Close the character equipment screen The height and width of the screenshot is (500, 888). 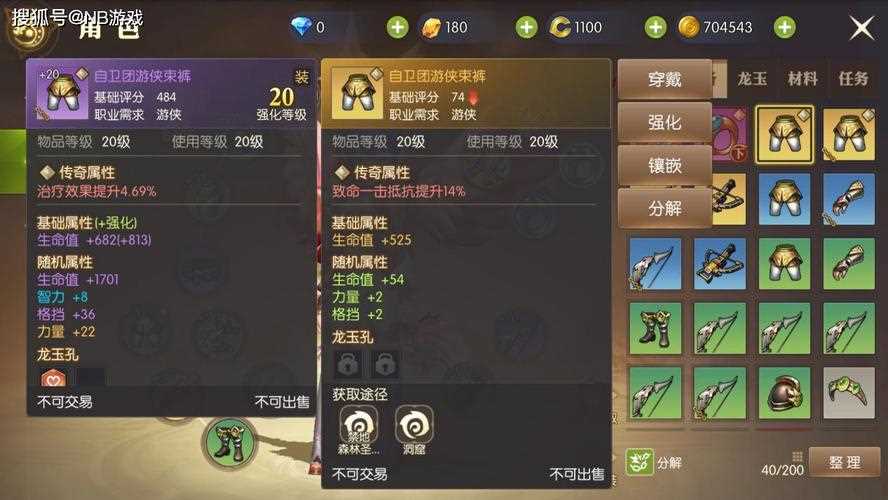click(x=861, y=28)
